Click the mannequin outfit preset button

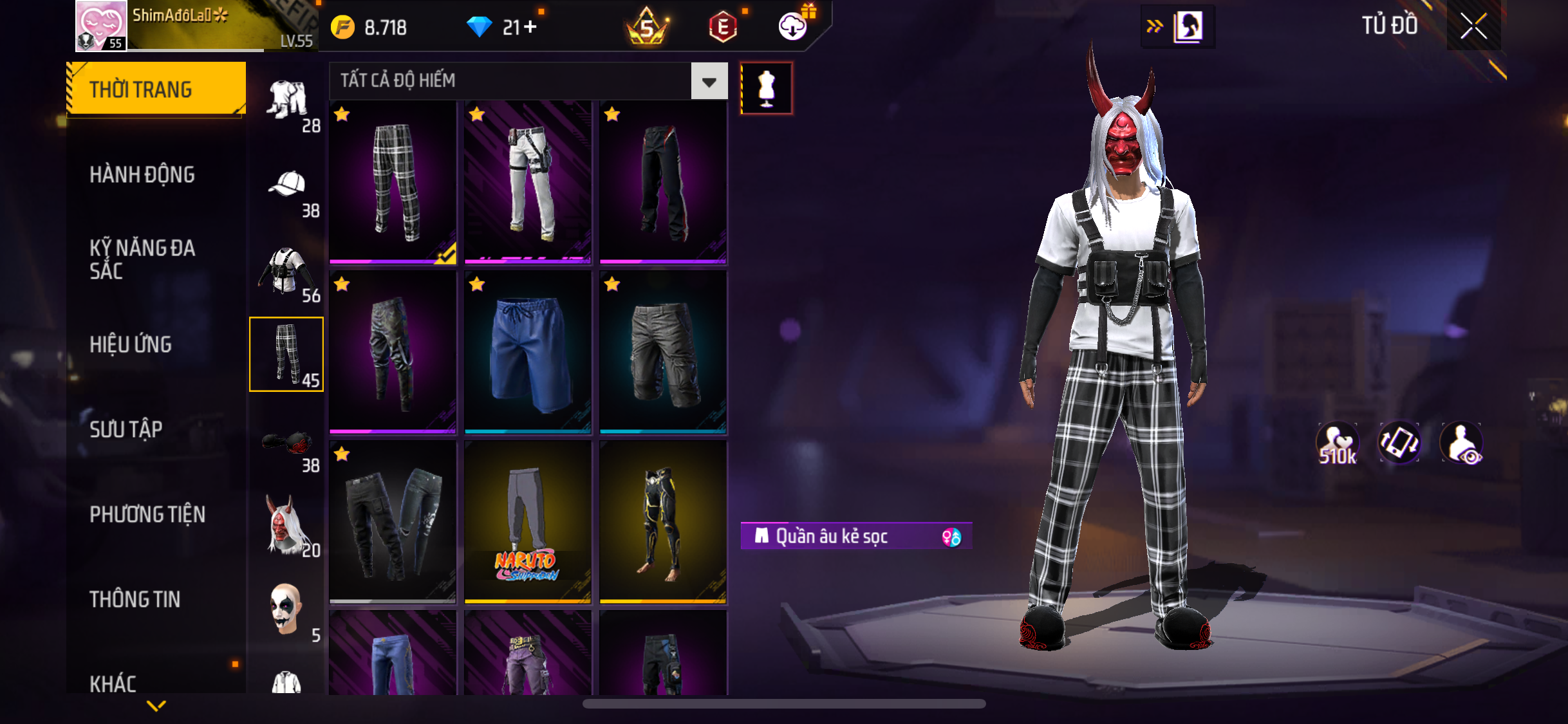766,88
